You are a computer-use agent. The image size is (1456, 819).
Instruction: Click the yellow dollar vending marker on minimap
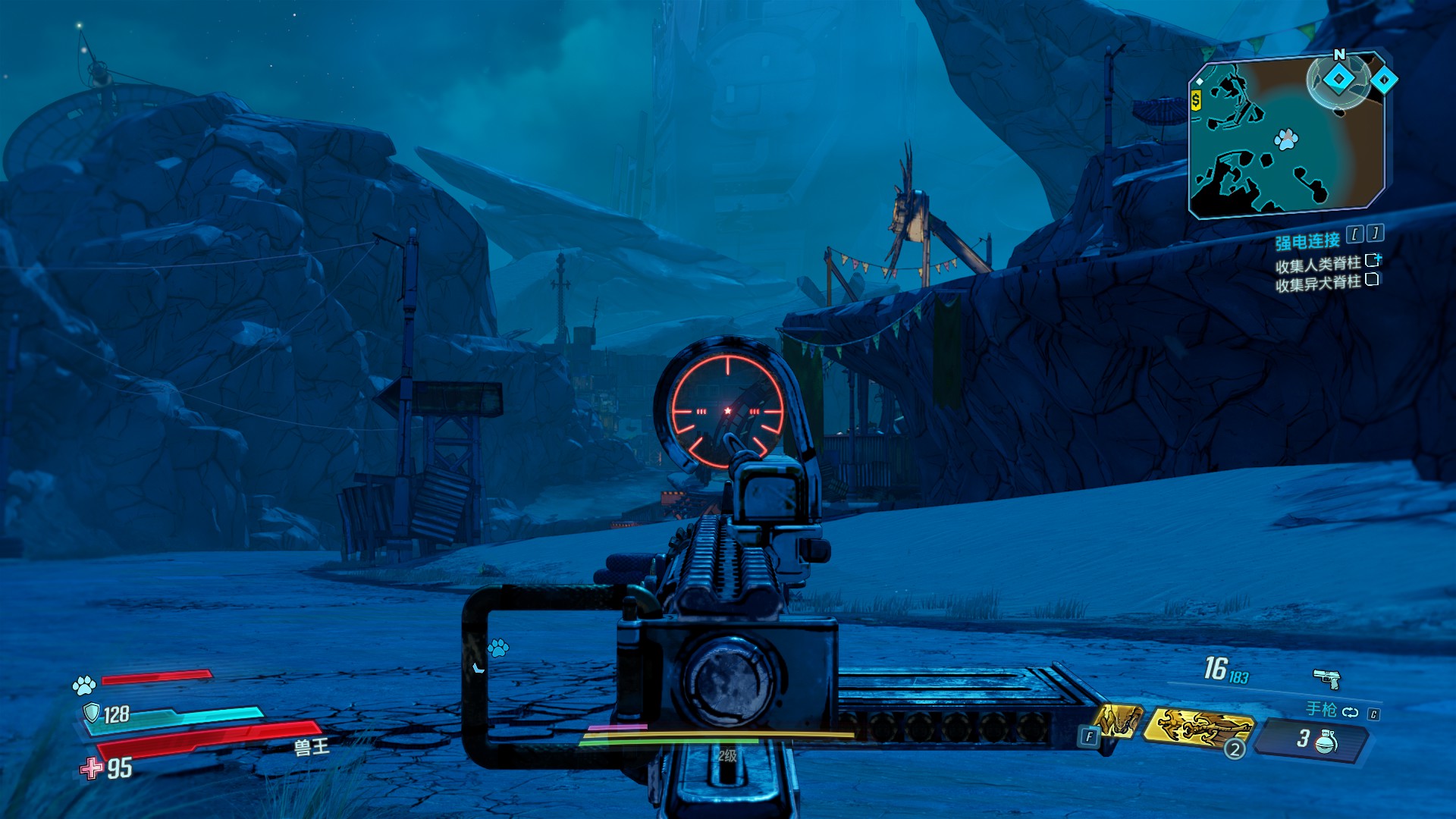[1196, 100]
